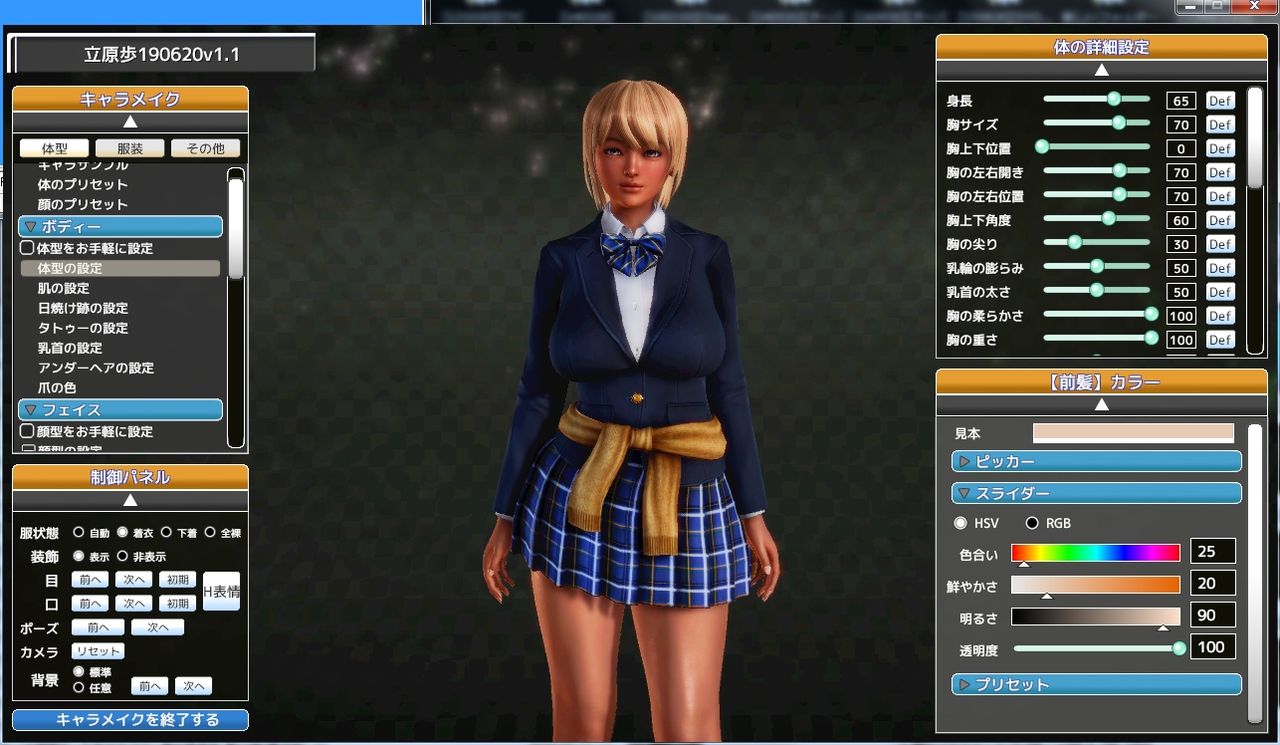Reset 胸サイズ with its Def button
The image size is (1280, 745).
[1219, 124]
